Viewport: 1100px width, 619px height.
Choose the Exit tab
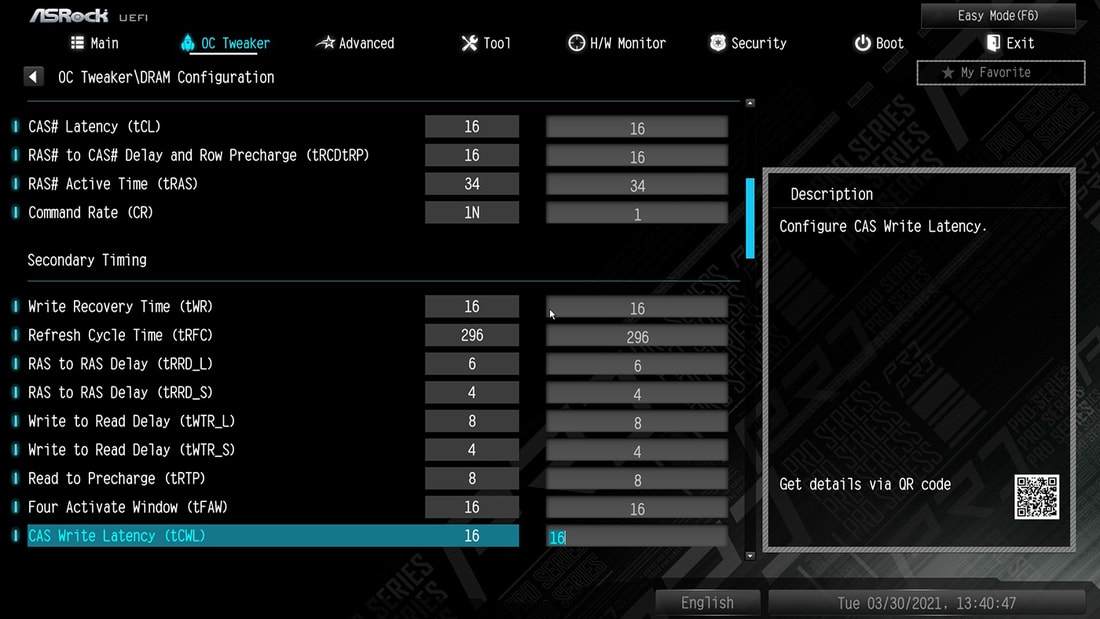pos(1010,43)
